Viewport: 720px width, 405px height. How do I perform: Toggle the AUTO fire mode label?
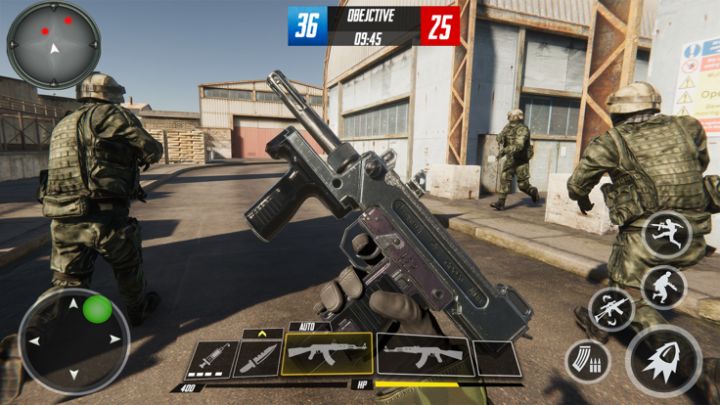[307, 326]
